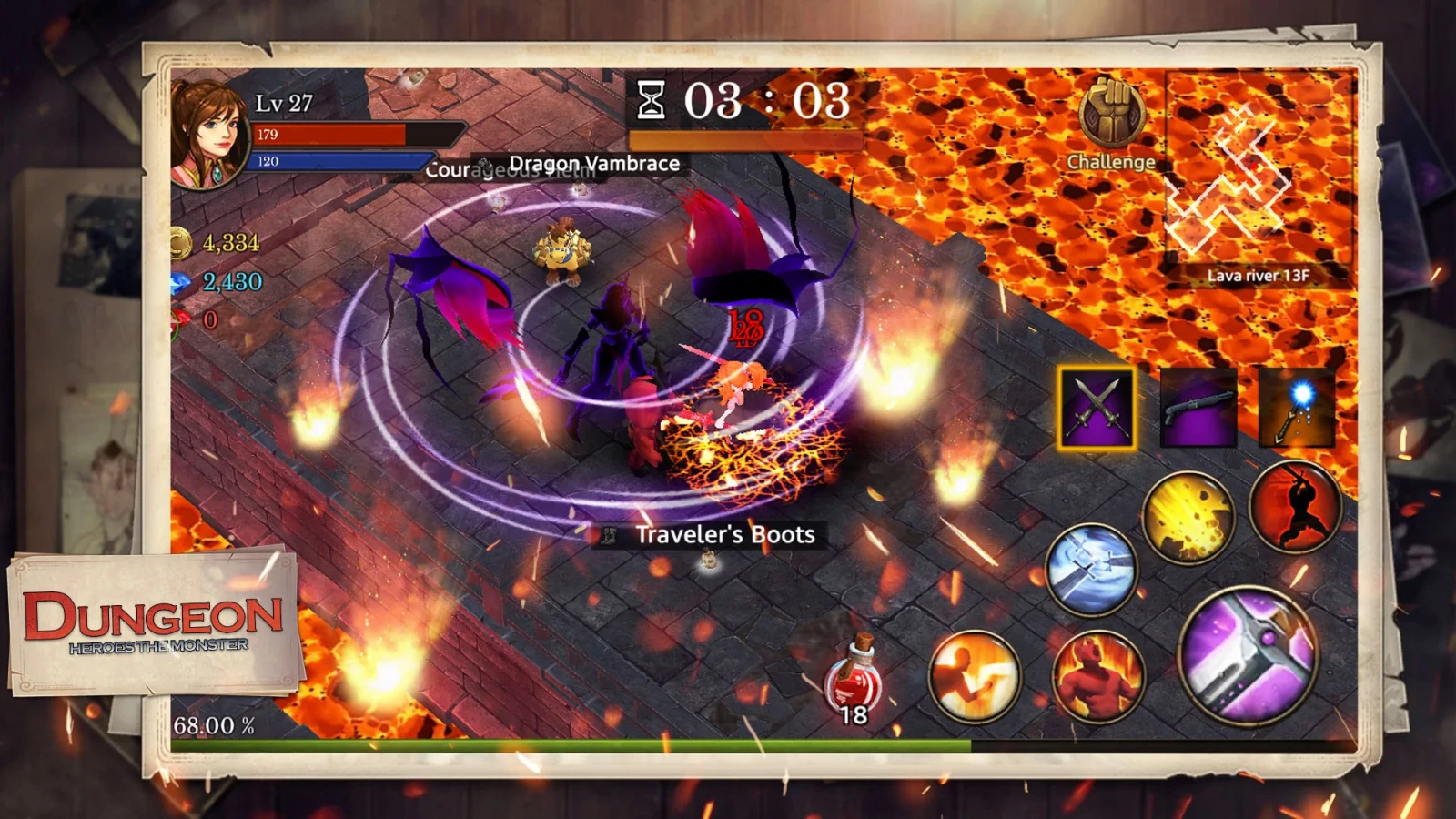Switch to the magic staff weapon slot
Viewport: 1456px width, 819px height.
(1298, 408)
